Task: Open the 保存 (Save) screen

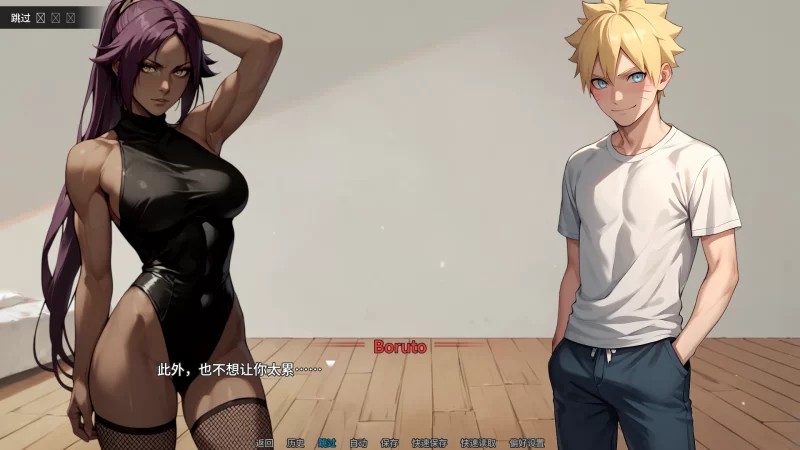Action: pyautogui.click(x=390, y=442)
